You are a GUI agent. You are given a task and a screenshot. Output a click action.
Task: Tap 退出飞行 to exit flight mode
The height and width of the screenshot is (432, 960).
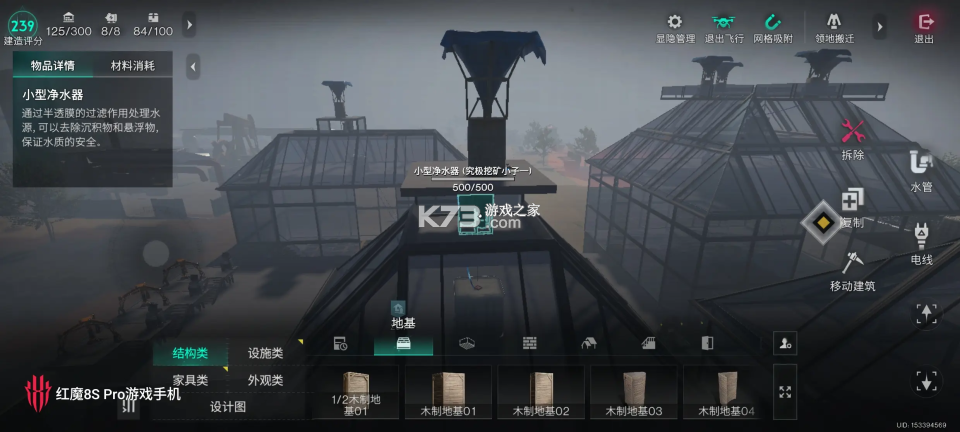(x=722, y=27)
